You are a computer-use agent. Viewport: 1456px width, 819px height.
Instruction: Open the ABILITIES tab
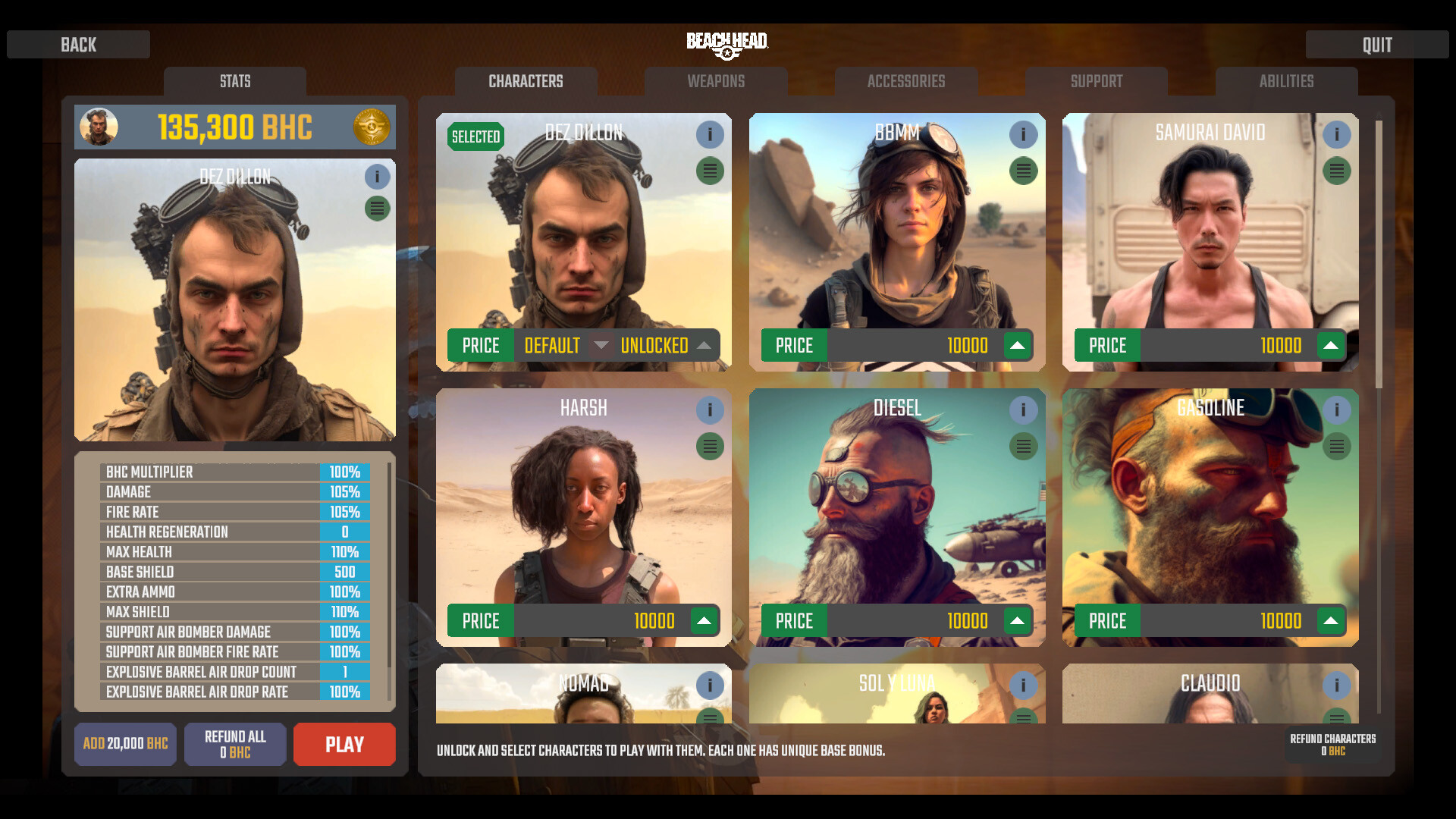click(x=1287, y=81)
